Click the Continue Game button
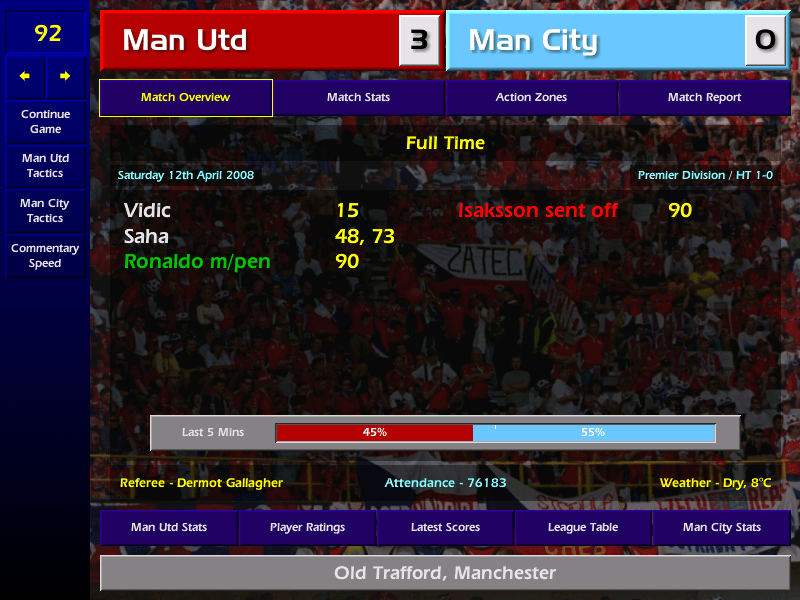The width and height of the screenshot is (800, 600). [x=45, y=121]
